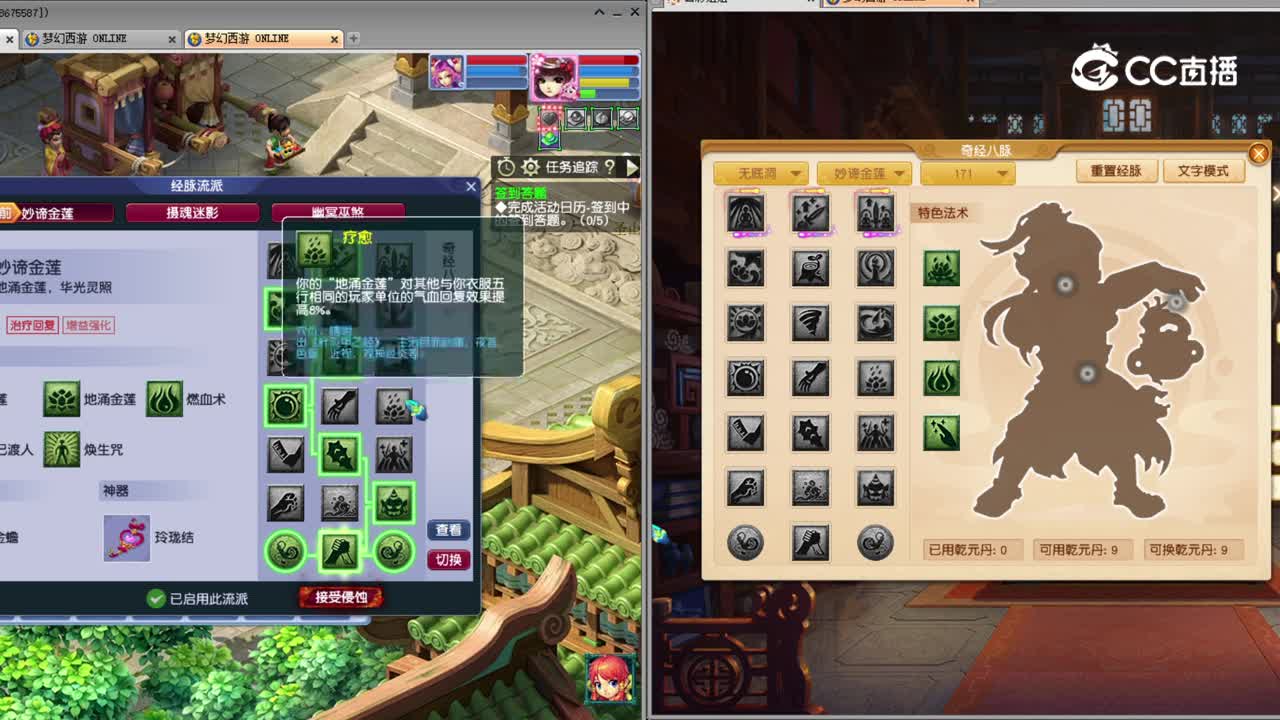Toggle the 增益强化 filter tag
Viewport: 1280px width, 720px height.
[x=90, y=327]
